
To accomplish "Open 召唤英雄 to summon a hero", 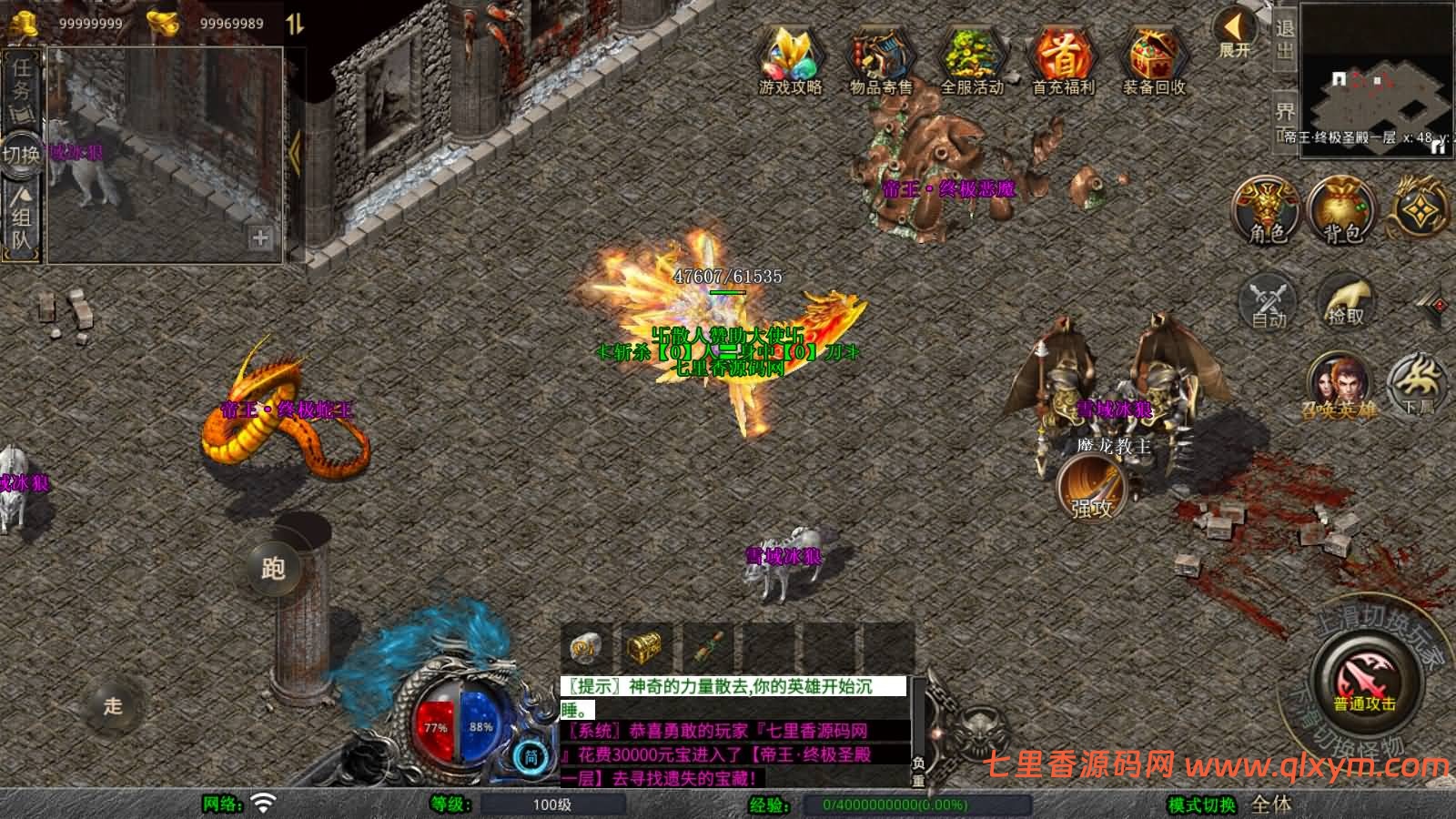I will (x=1340, y=382).
